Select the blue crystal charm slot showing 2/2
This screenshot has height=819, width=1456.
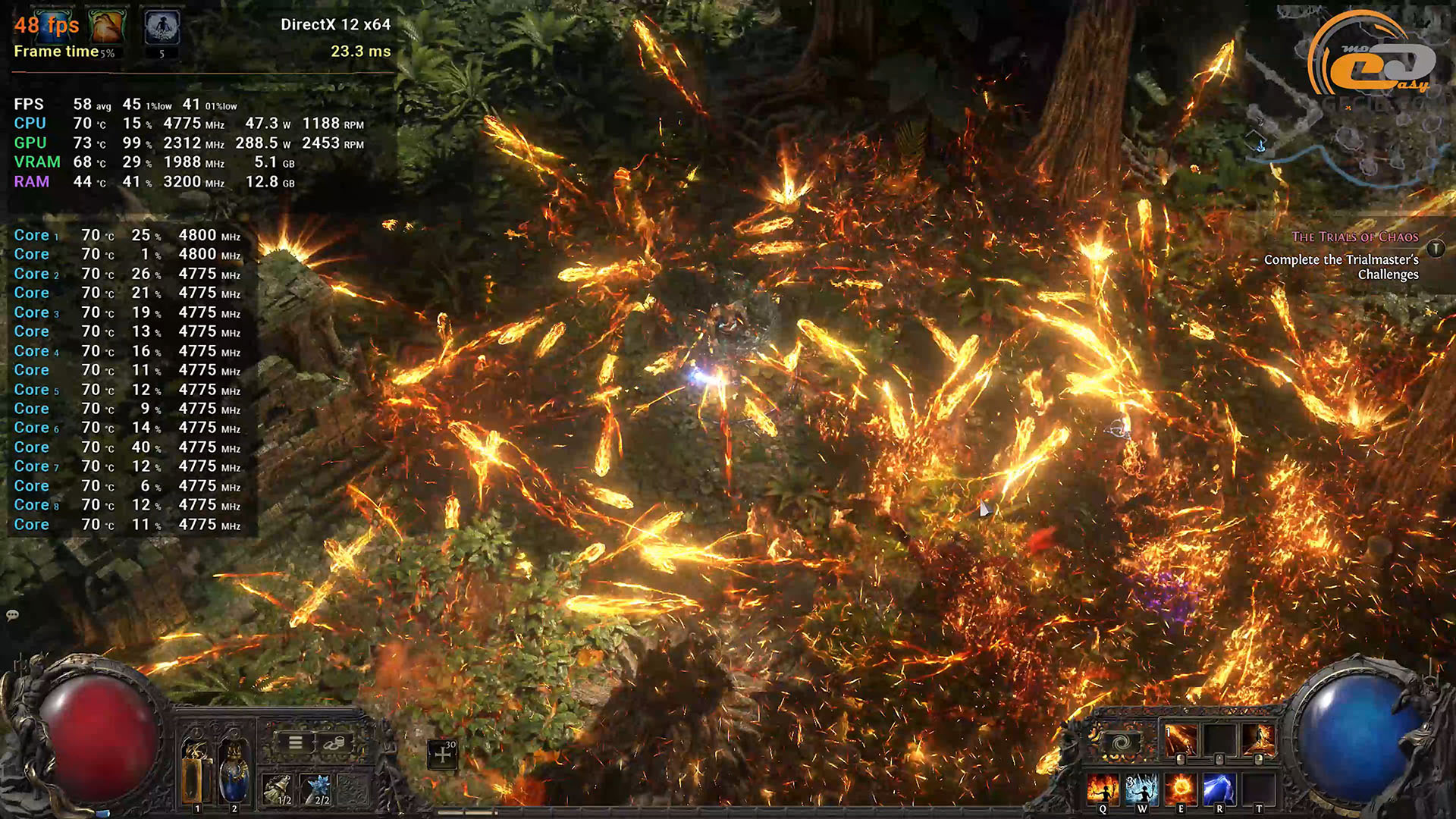[x=317, y=789]
